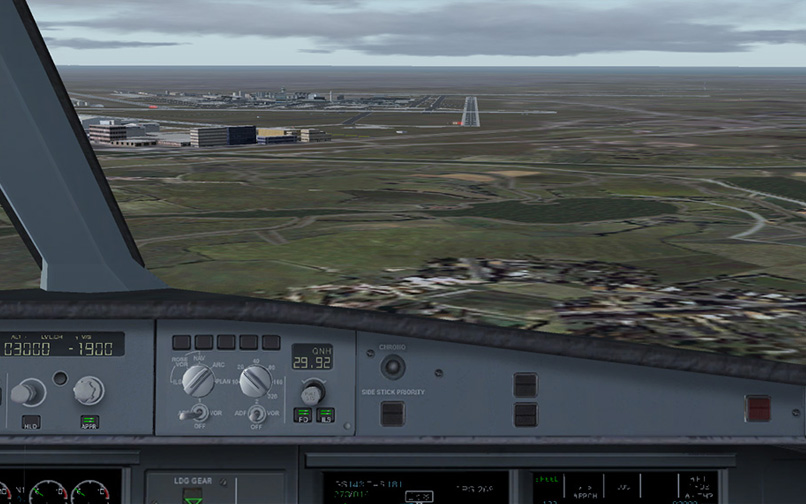Screen dimensions: 806x504
Task: Click the vertical speed selector knob
Action: tap(88, 390)
